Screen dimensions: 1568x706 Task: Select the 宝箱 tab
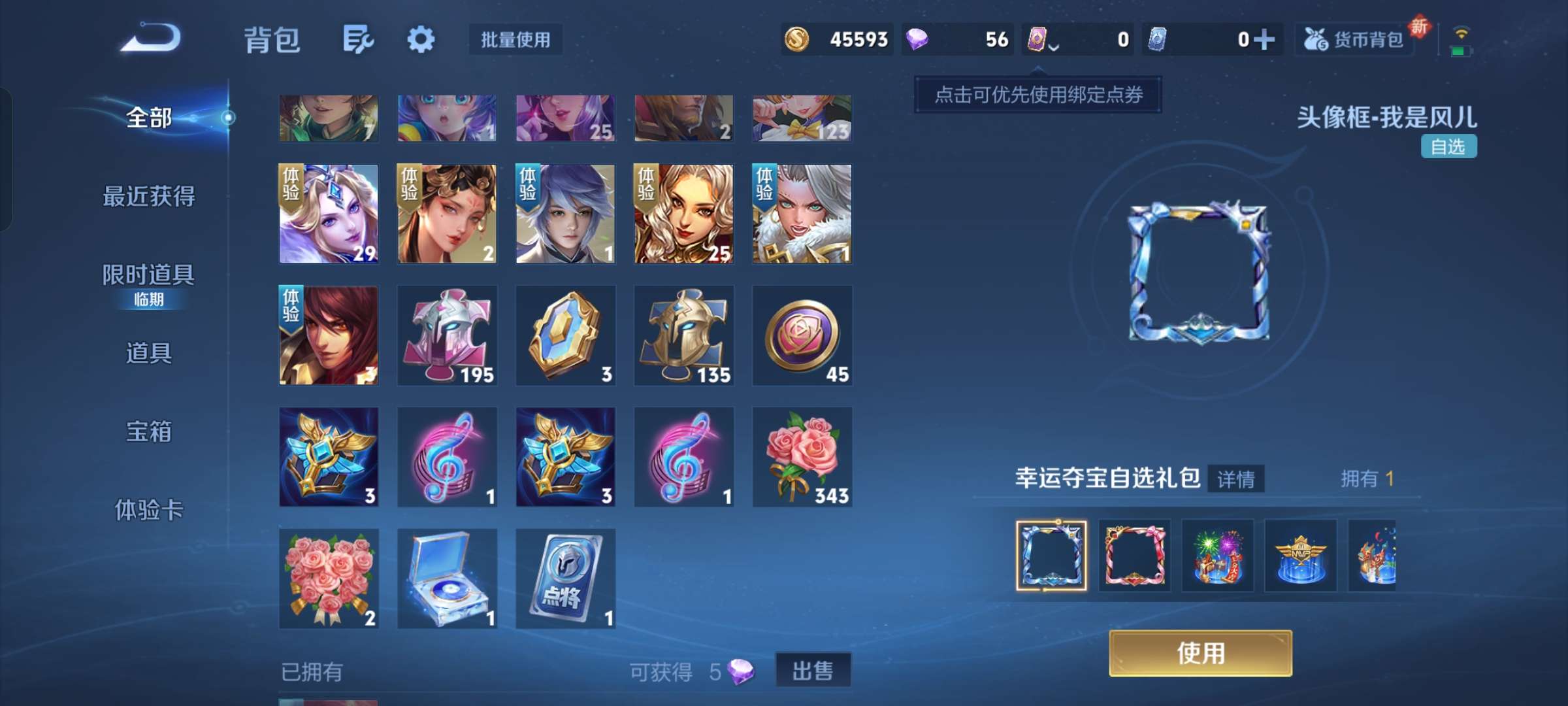pos(148,433)
